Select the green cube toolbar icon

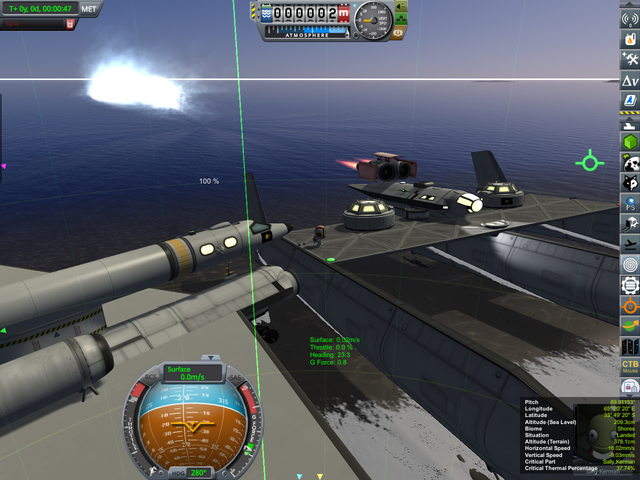coord(630,141)
